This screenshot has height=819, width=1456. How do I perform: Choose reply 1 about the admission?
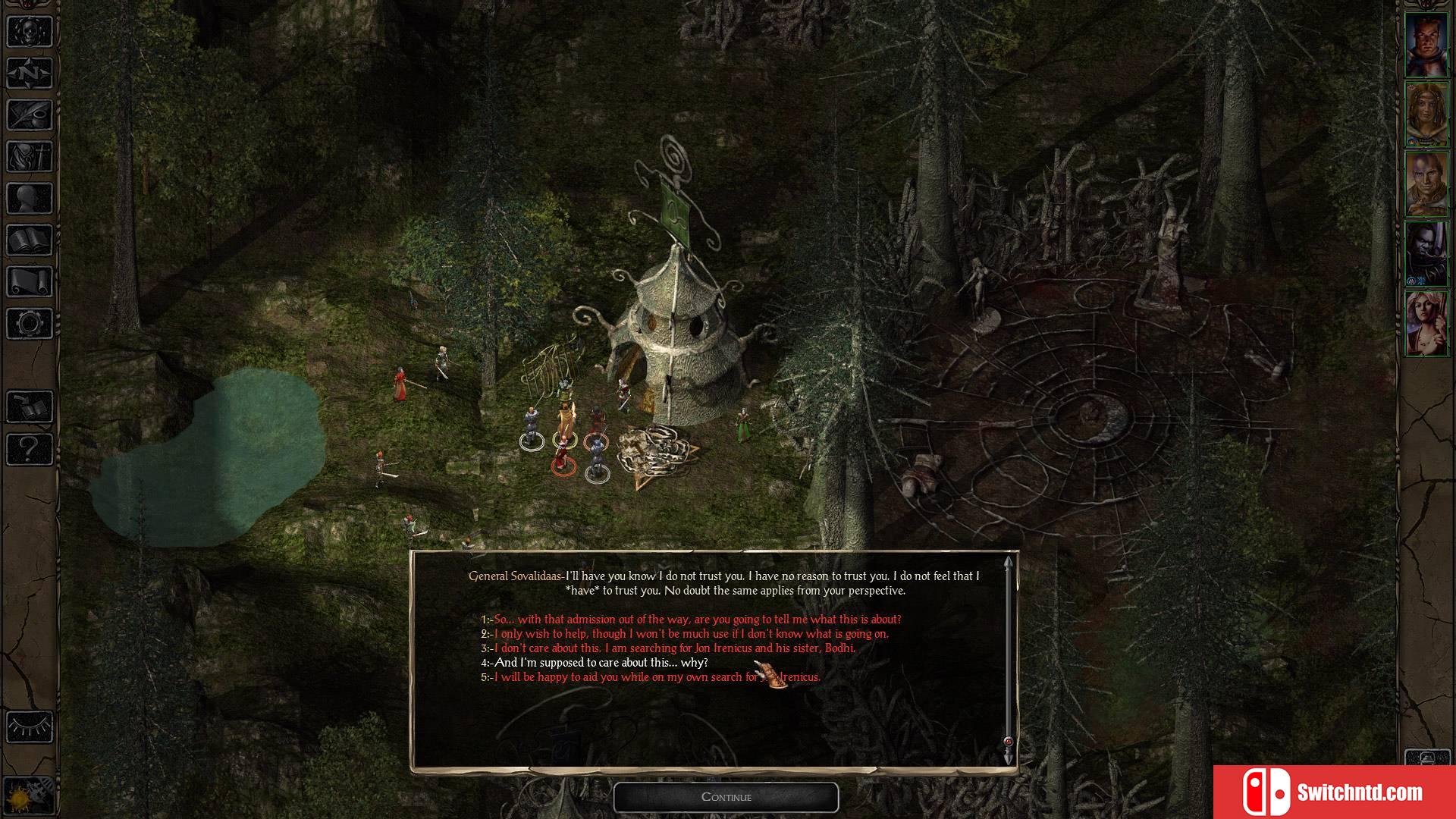696,620
